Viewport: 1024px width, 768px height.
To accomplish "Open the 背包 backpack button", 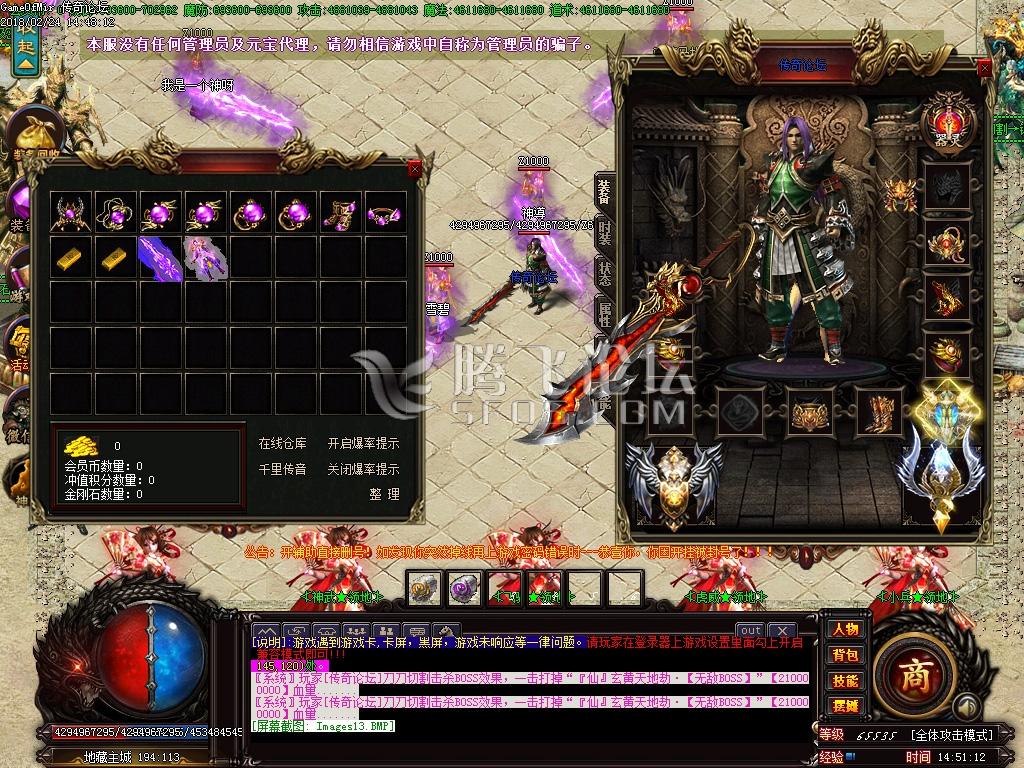I will tap(845, 655).
